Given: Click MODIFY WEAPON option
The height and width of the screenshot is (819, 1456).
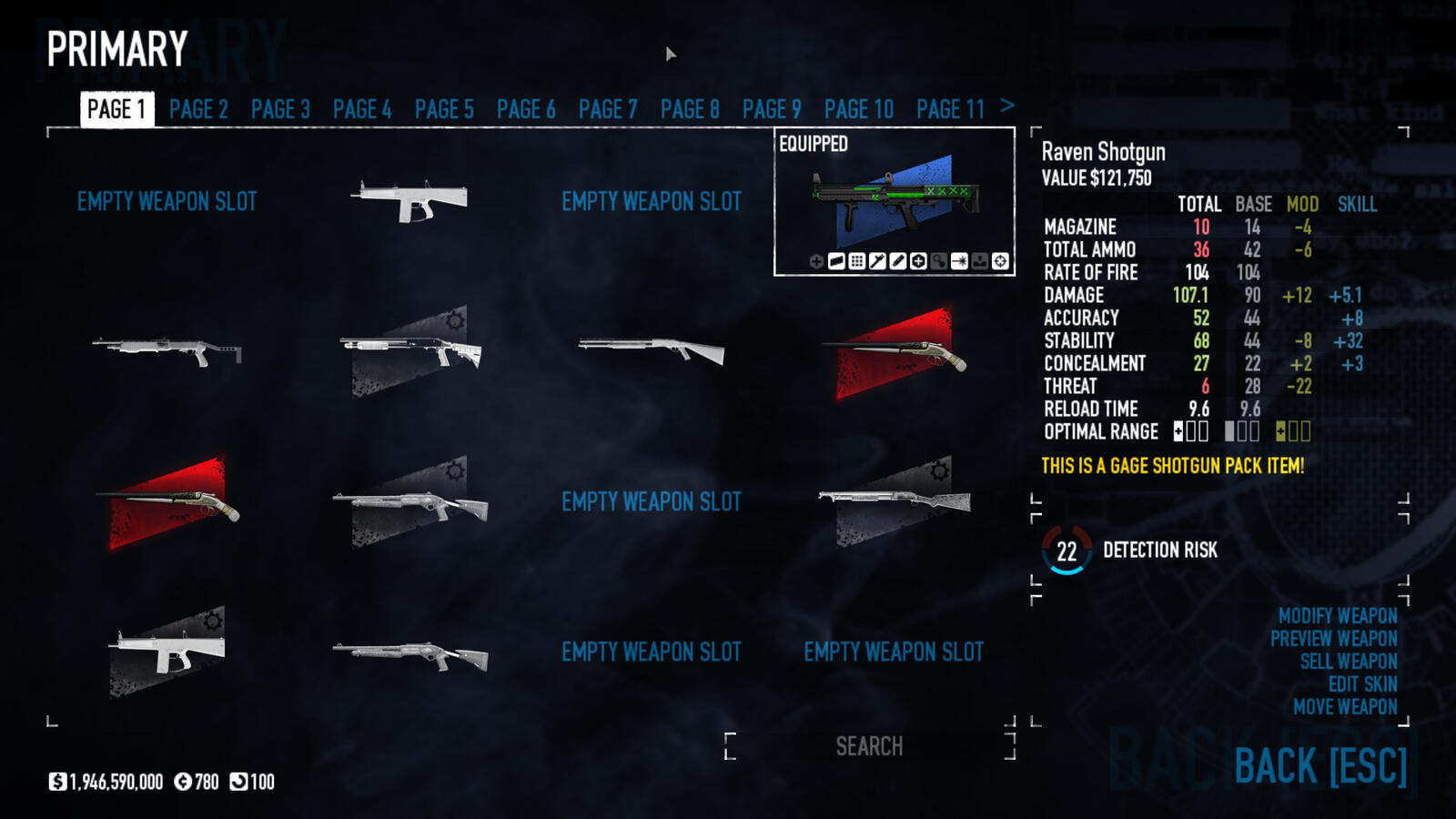Looking at the screenshot, I should pyautogui.click(x=1338, y=615).
